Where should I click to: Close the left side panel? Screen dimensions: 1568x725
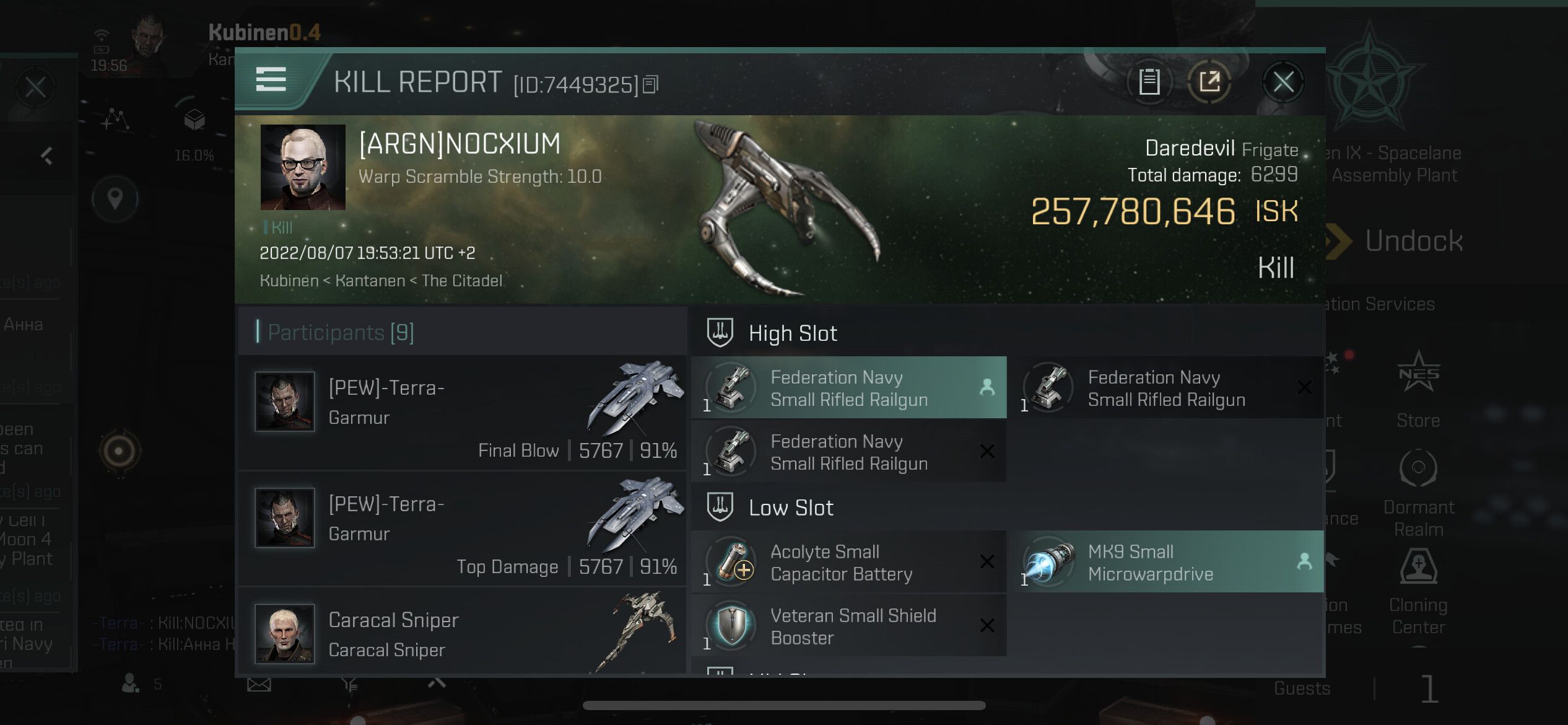pyautogui.click(x=35, y=87)
